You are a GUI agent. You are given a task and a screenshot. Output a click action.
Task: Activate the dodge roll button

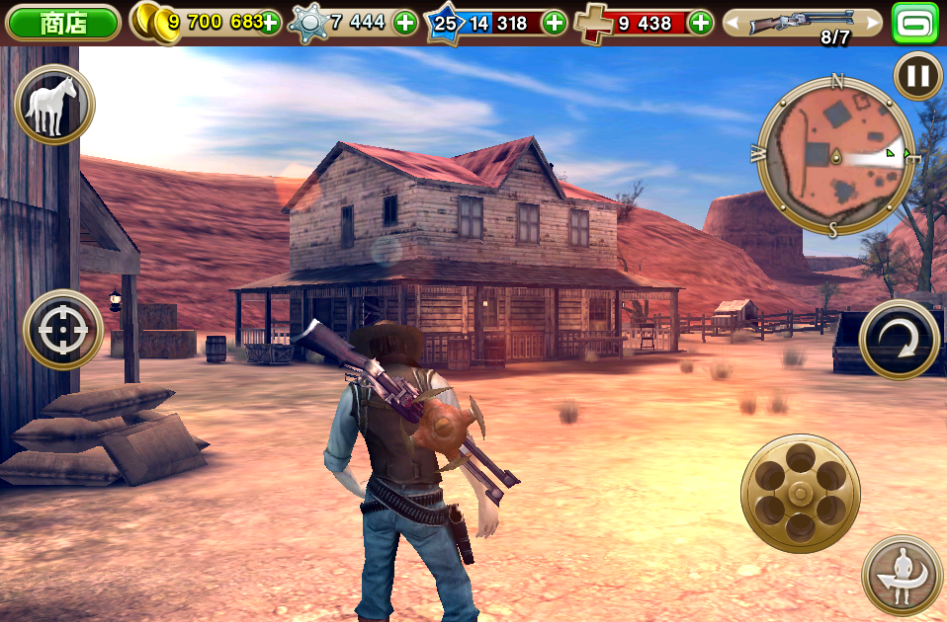(x=901, y=575)
